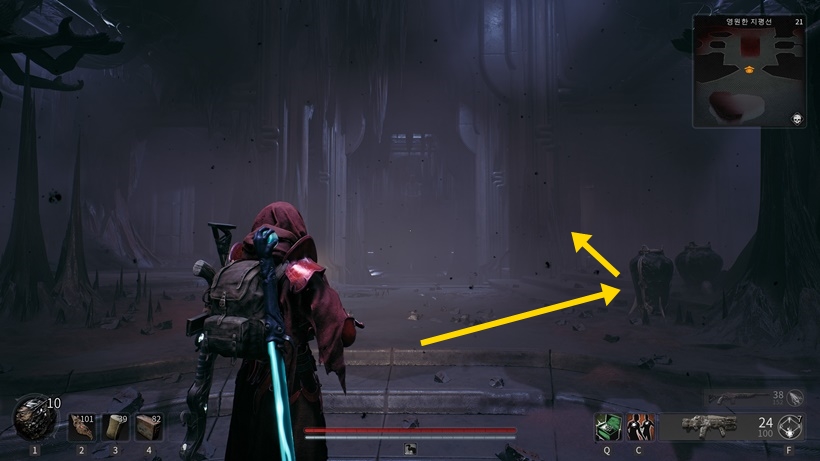Select the bandage roll item in slot 3
This screenshot has height=461, width=820.
pyautogui.click(x=115, y=427)
